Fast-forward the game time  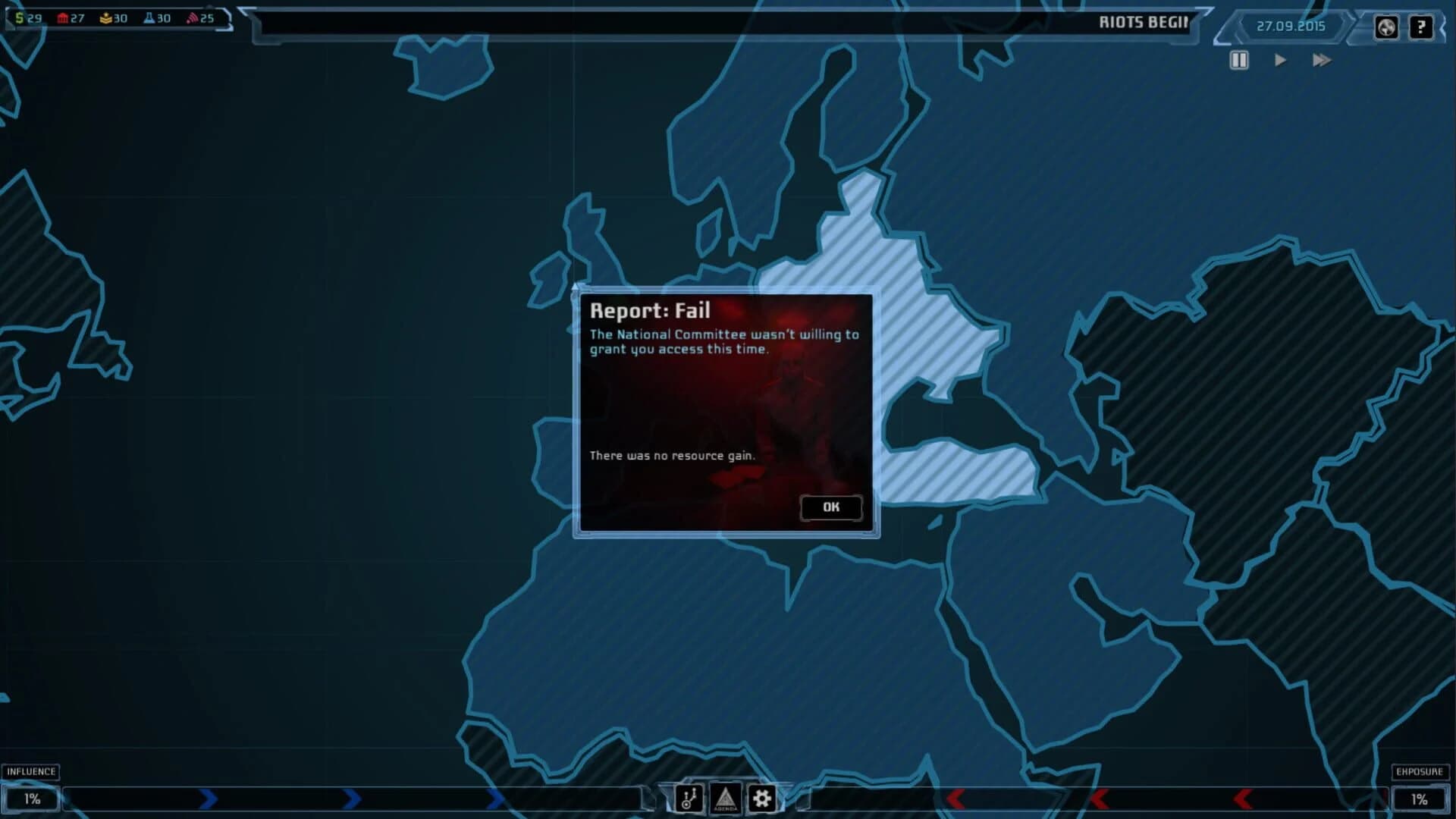tap(1323, 61)
